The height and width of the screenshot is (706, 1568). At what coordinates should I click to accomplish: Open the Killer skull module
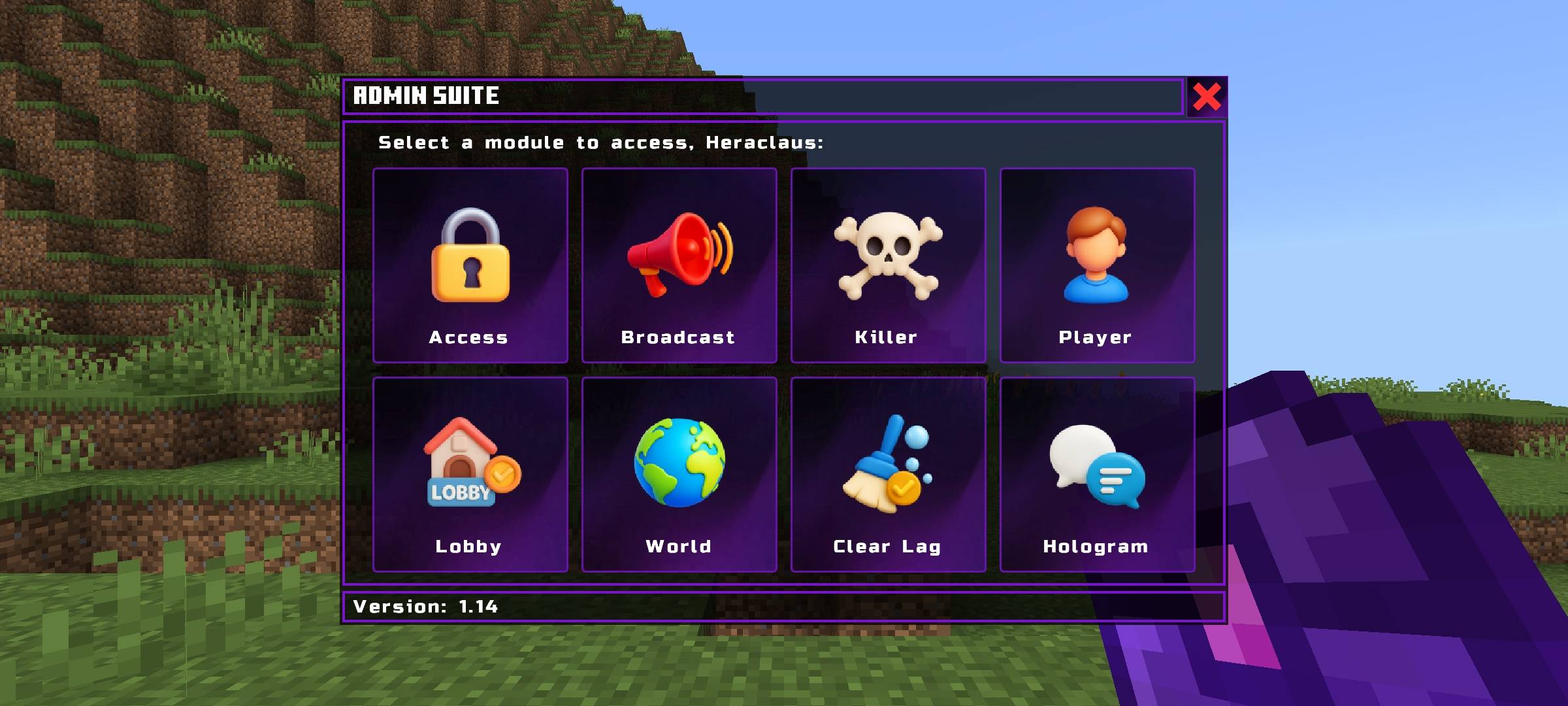(x=888, y=265)
